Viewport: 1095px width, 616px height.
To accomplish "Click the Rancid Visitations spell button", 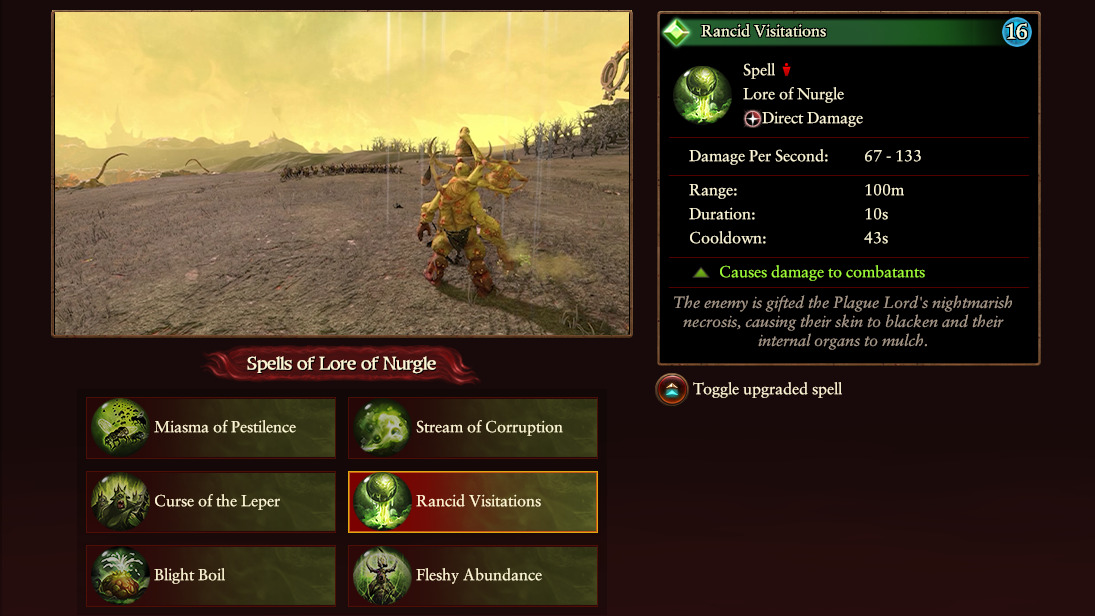I will tap(473, 502).
